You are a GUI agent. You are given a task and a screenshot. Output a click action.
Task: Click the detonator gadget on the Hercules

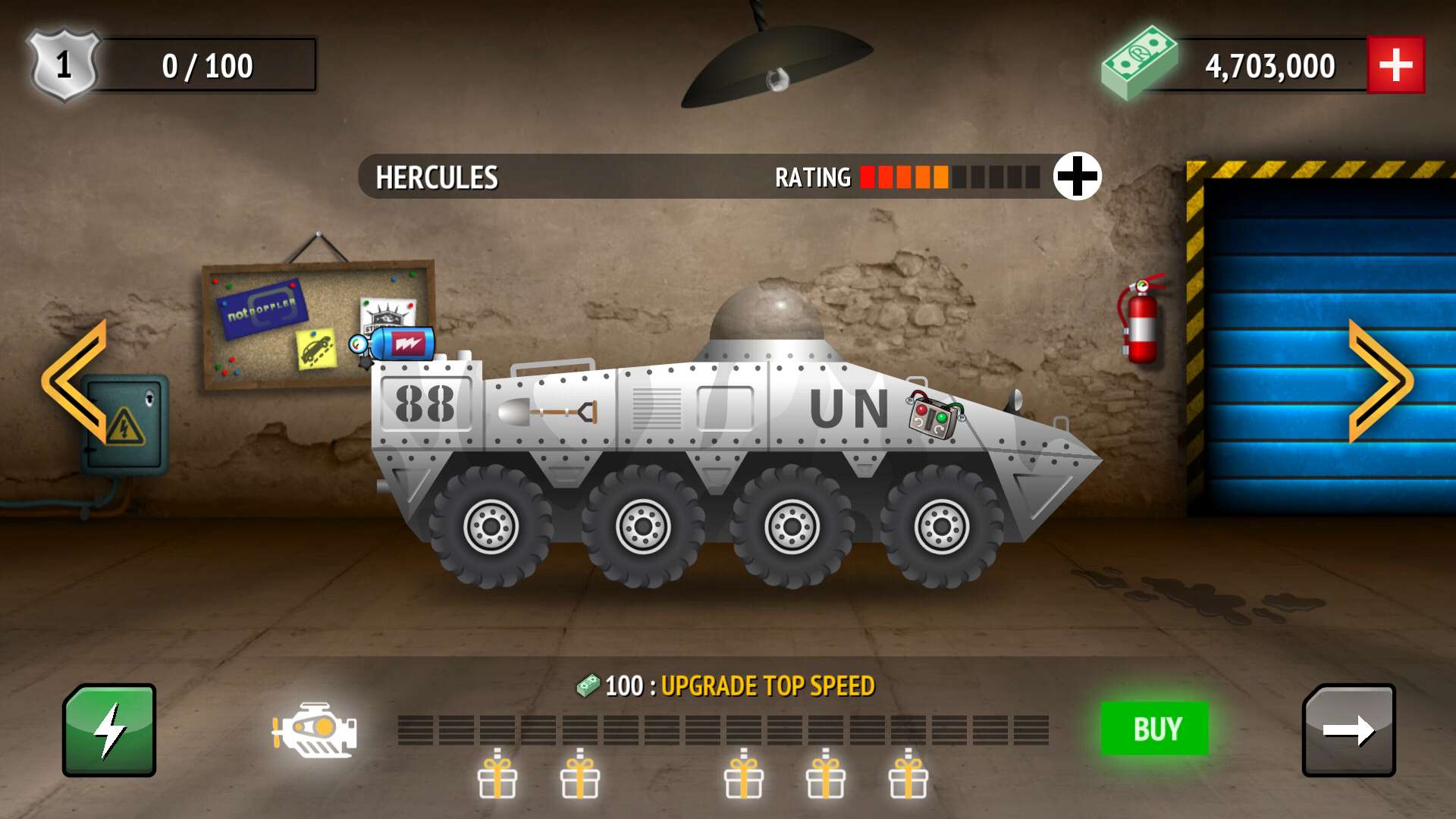click(930, 416)
